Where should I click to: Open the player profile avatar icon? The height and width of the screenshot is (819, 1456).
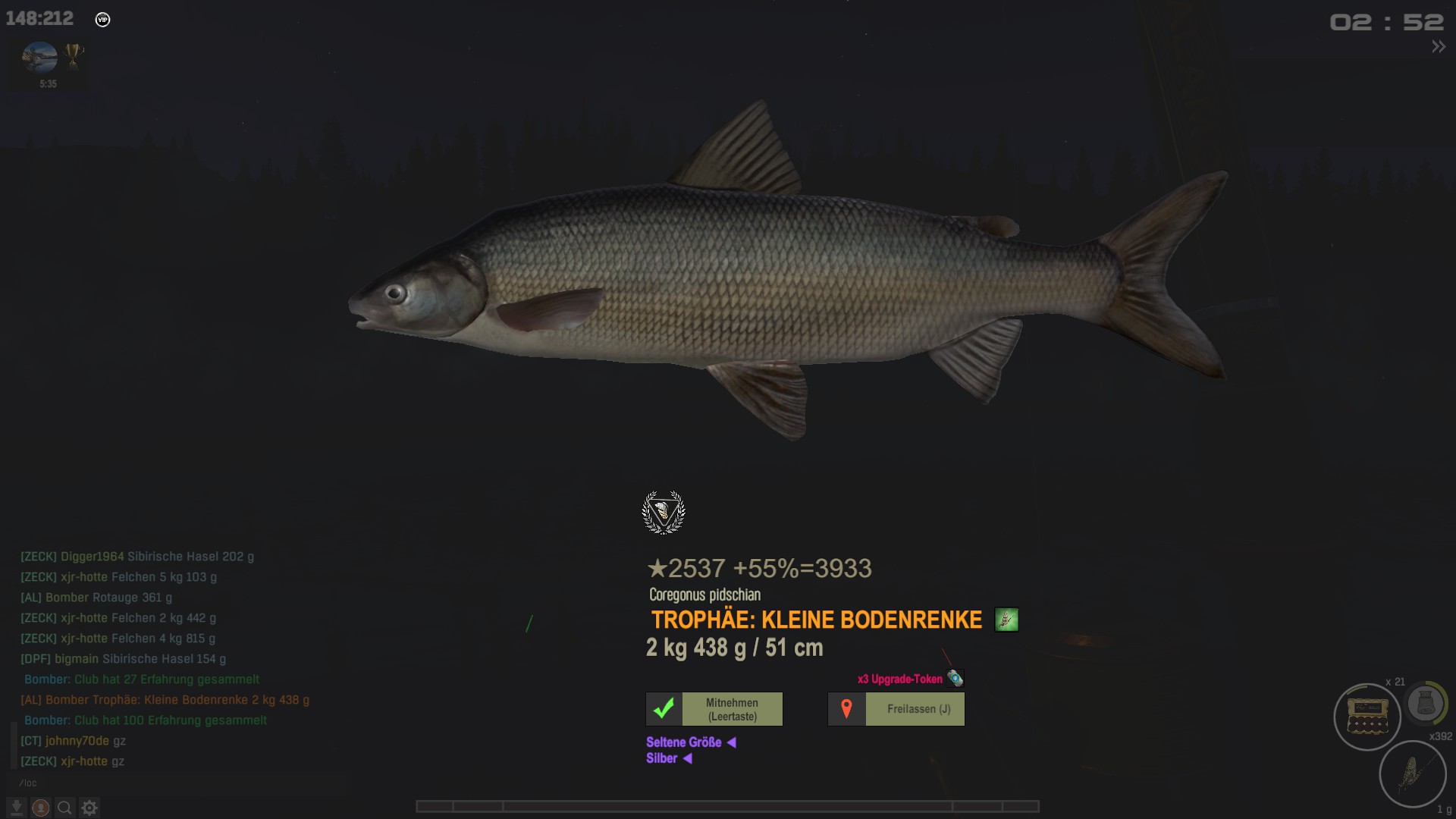click(41, 808)
